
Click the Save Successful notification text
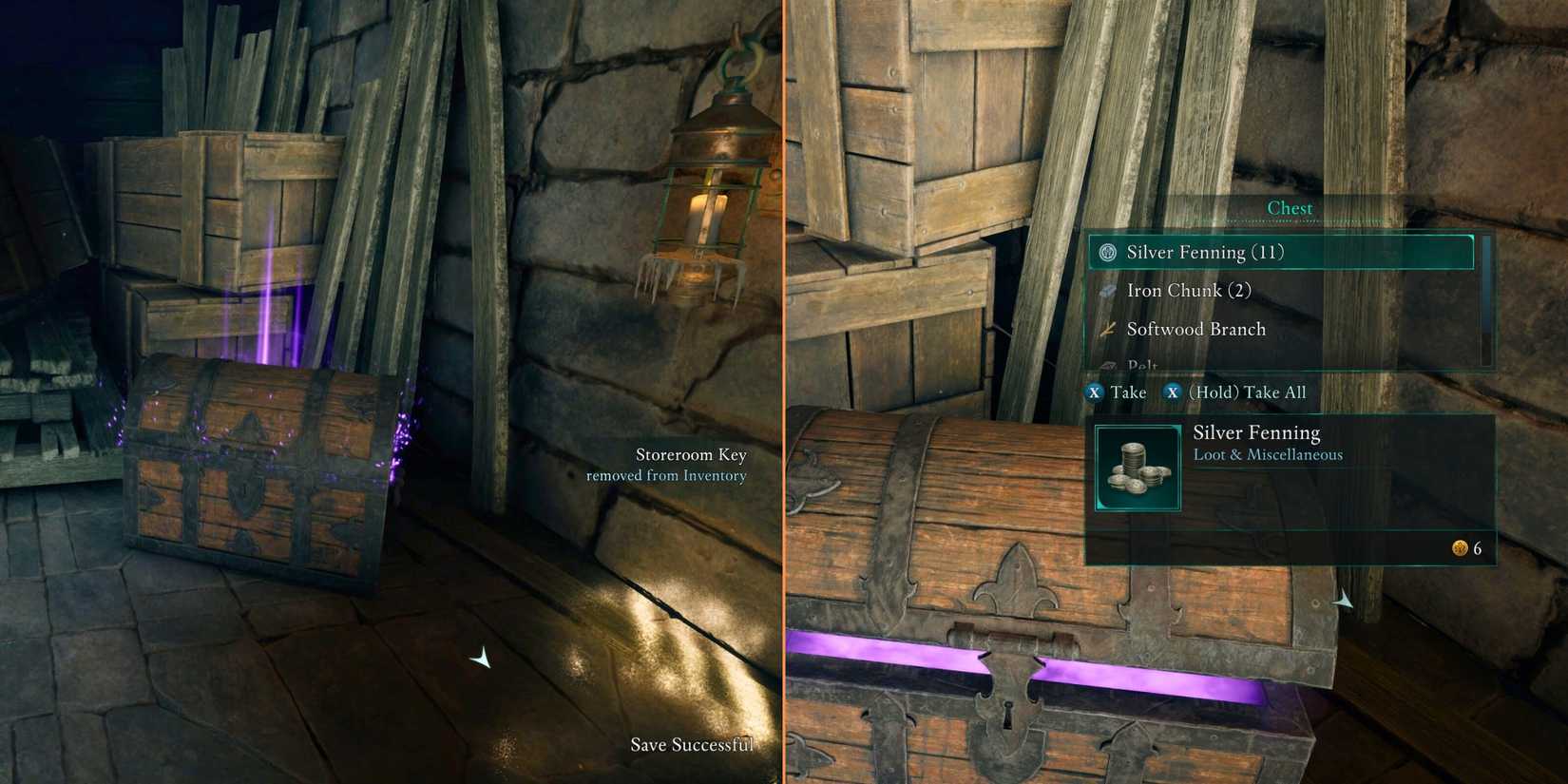[x=693, y=745]
